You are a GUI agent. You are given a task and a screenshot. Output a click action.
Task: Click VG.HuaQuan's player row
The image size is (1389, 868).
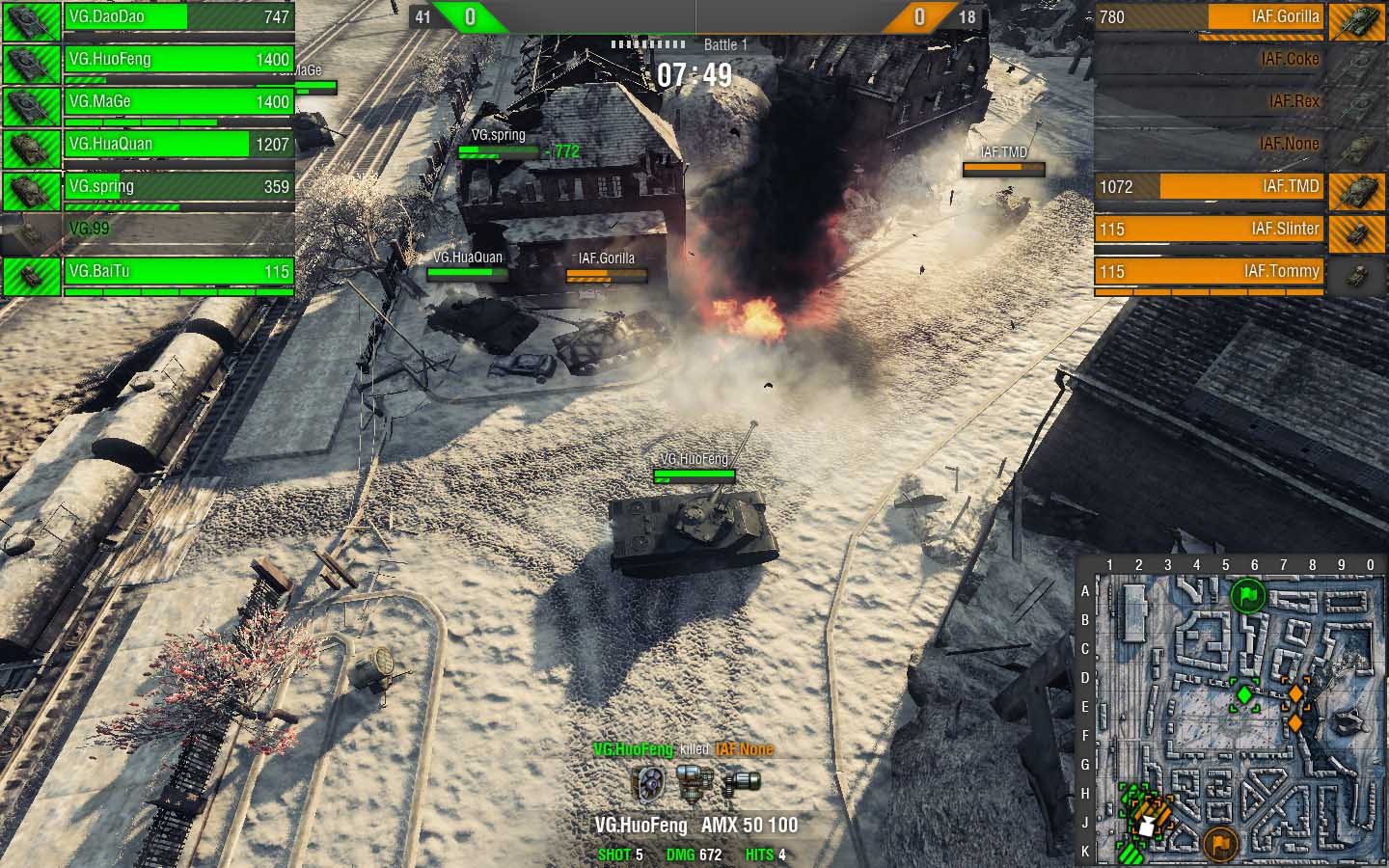[x=178, y=145]
